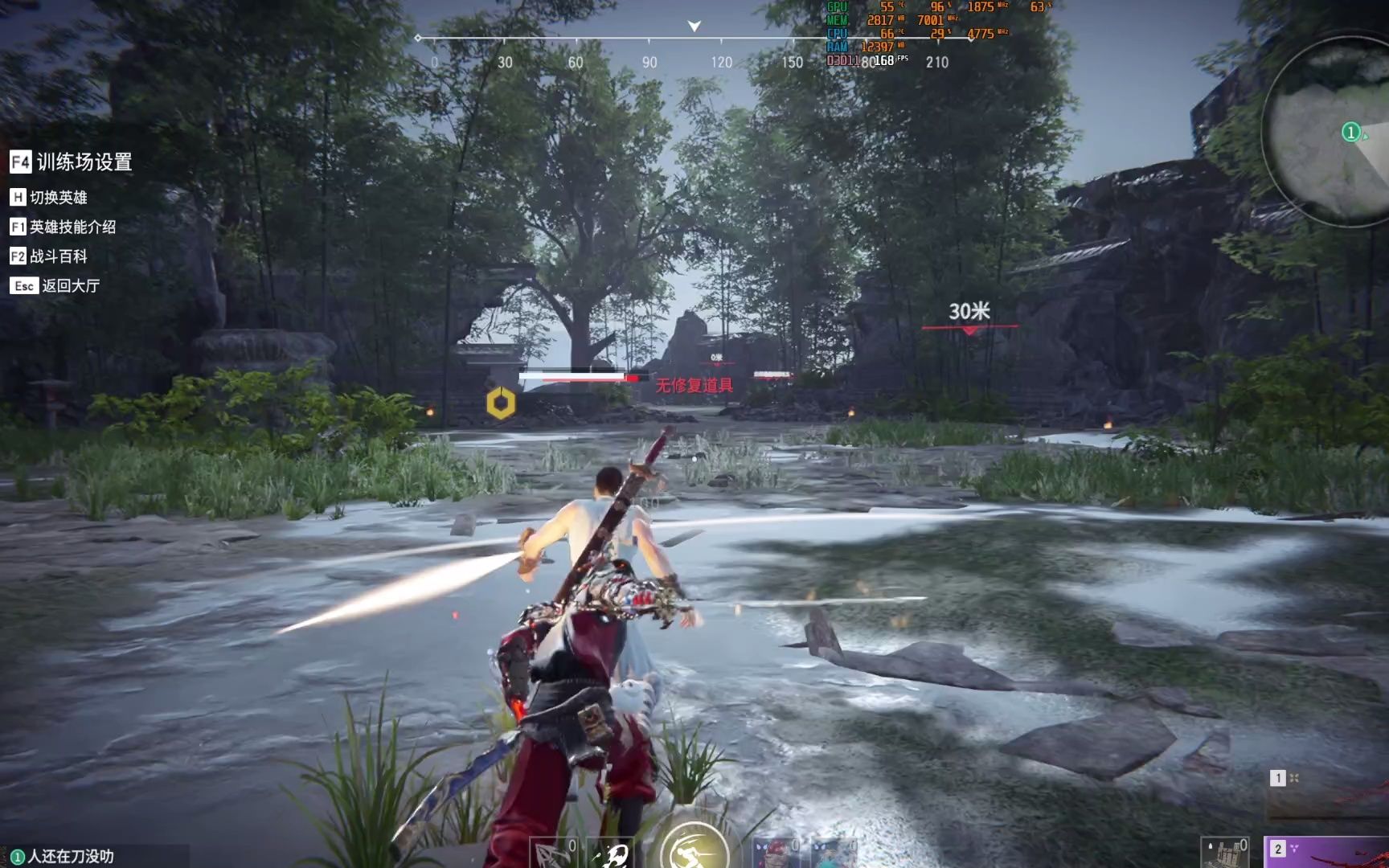This screenshot has height=868, width=1389.
Task: Select the green player marker on the minimap
Action: [1350, 132]
